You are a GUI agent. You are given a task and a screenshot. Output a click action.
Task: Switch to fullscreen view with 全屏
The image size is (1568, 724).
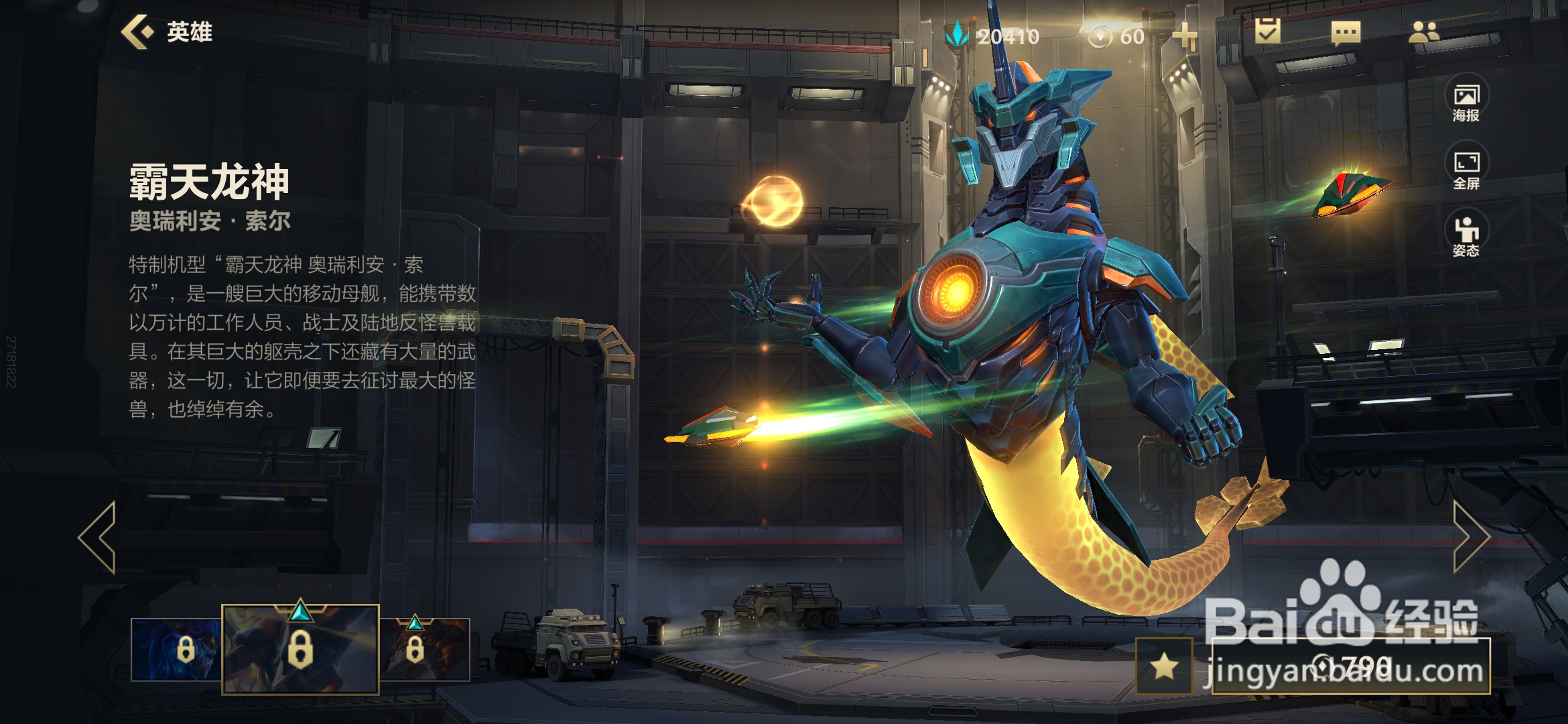[x=1466, y=168]
